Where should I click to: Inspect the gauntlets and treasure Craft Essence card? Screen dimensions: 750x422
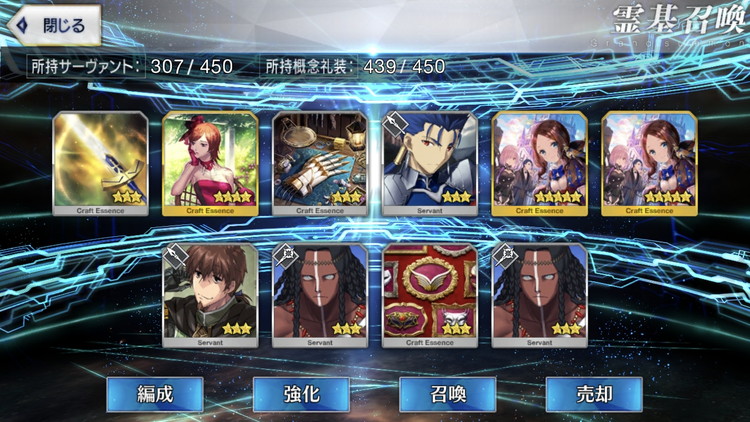click(x=320, y=162)
